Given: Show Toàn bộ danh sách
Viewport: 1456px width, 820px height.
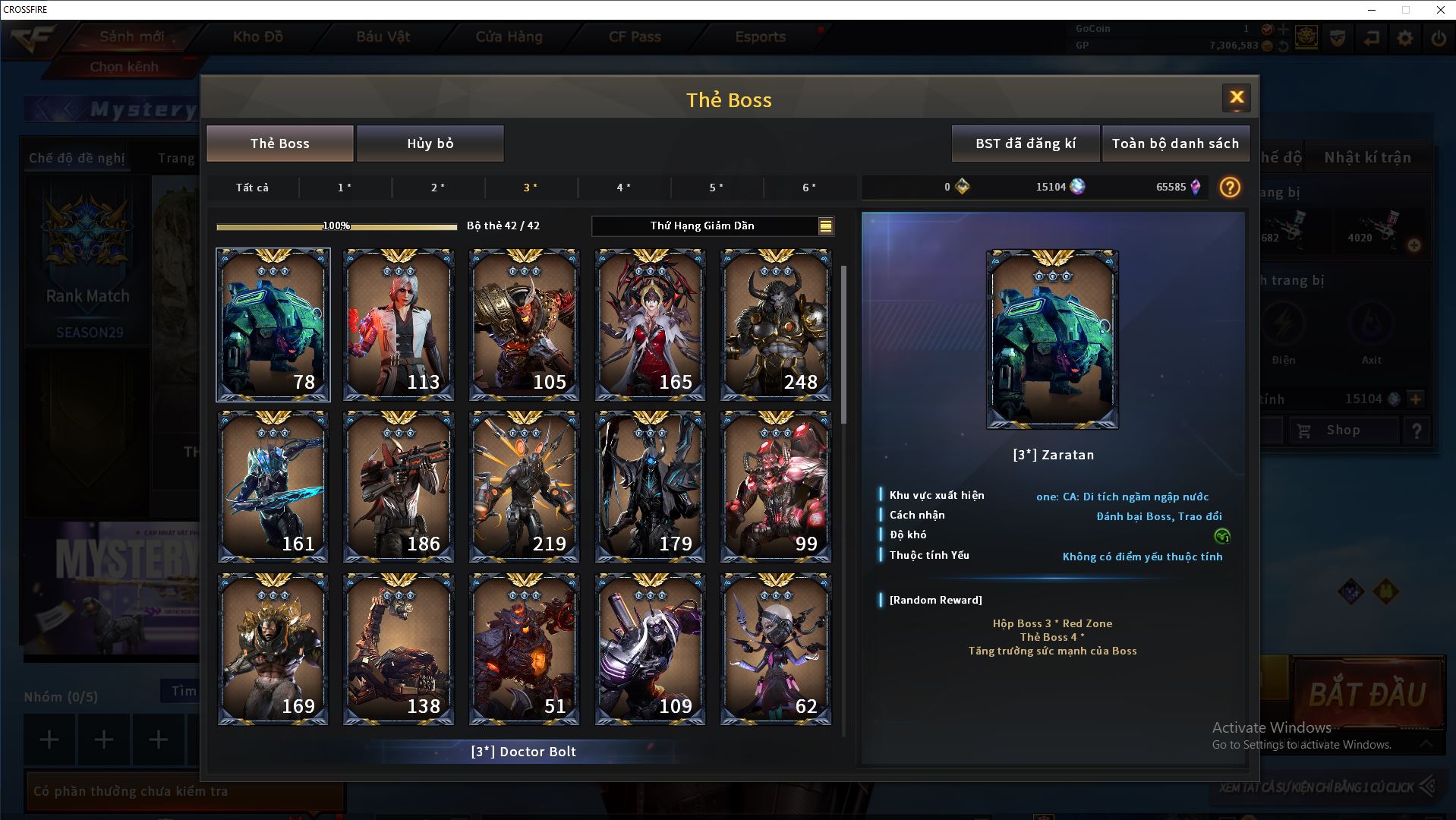Looking at the screenshot, I should coord(1175,143).
